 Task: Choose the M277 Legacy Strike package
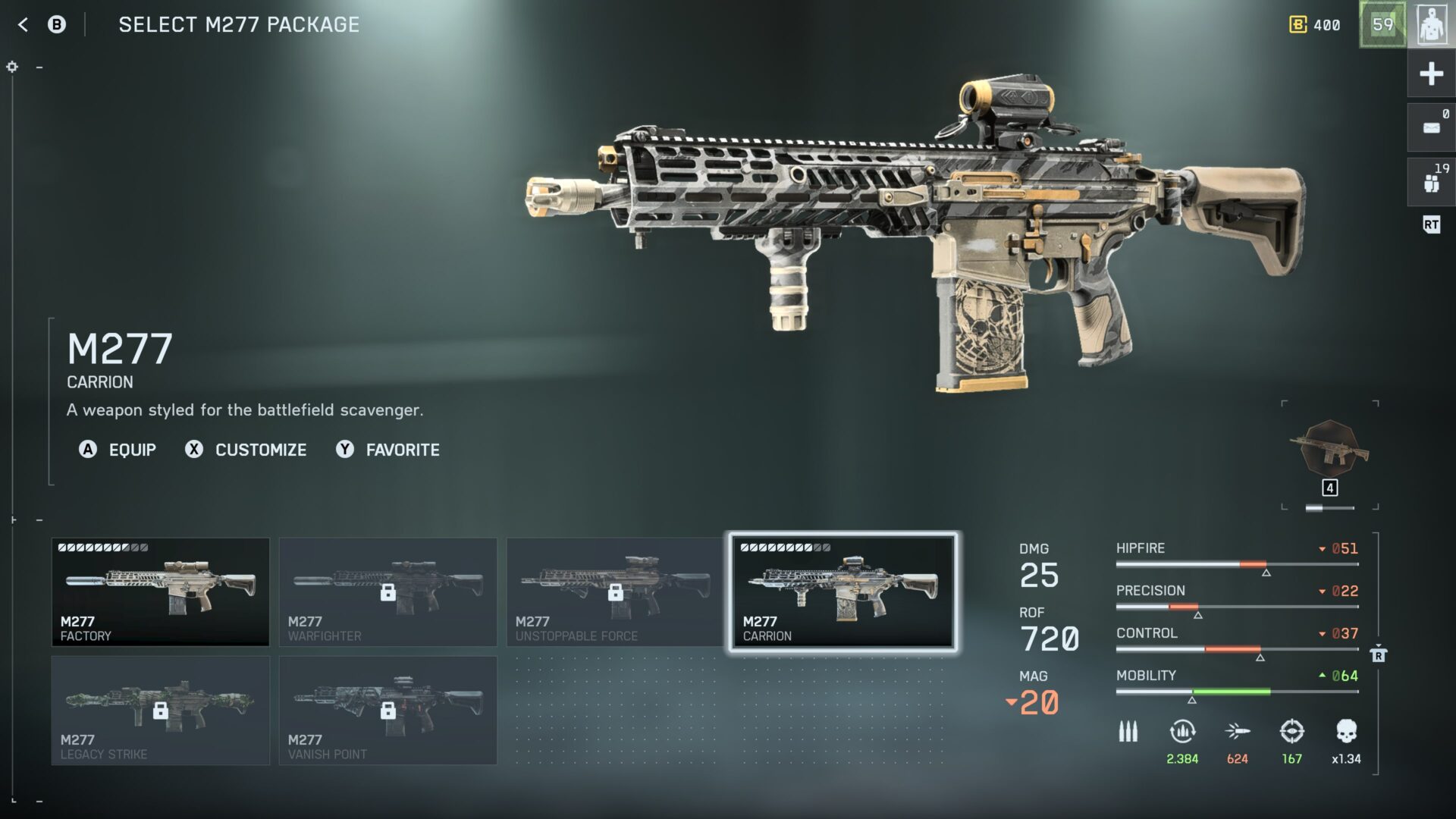(x=160, y=711)
